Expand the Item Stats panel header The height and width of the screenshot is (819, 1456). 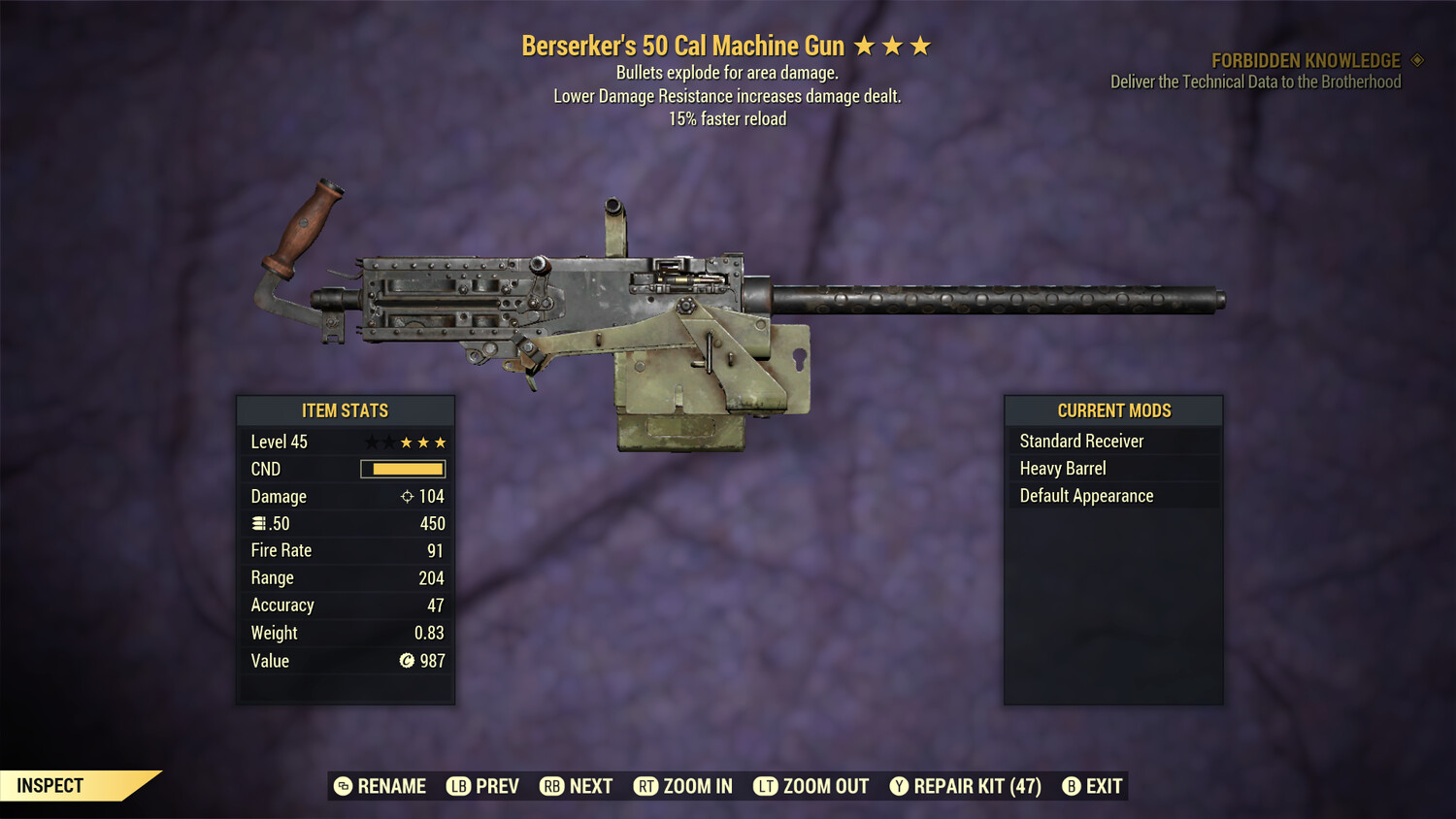[x=346, y=410]
